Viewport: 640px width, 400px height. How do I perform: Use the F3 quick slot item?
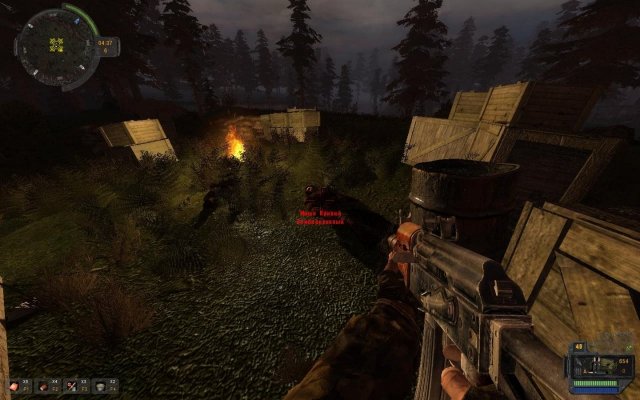tap(74, 385)
